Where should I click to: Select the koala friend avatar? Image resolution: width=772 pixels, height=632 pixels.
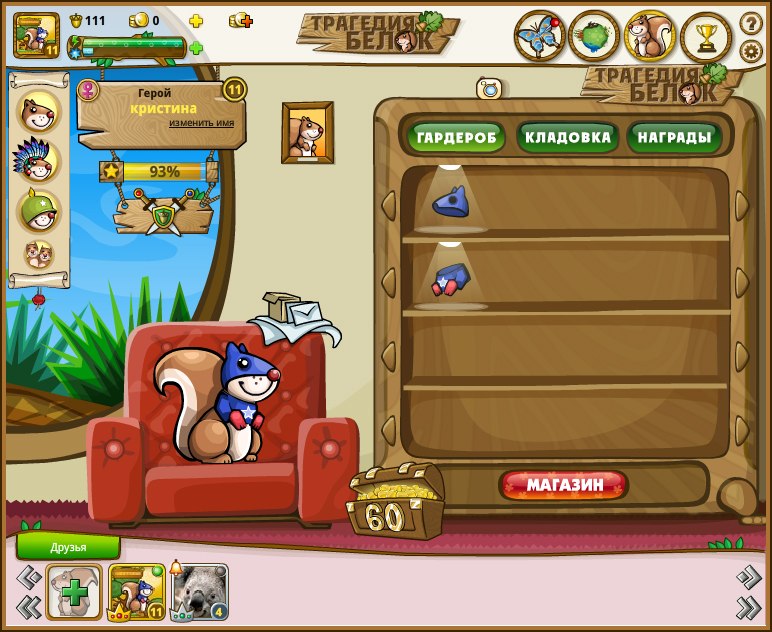tap(200, 591)
